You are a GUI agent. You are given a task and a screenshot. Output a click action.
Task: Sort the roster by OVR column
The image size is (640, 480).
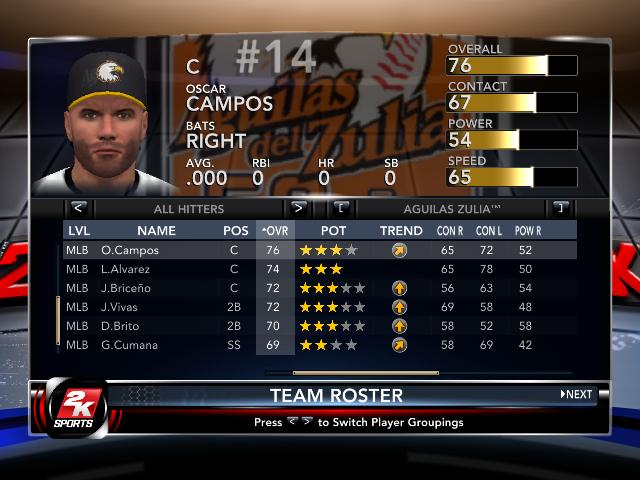tap(273, 230)
